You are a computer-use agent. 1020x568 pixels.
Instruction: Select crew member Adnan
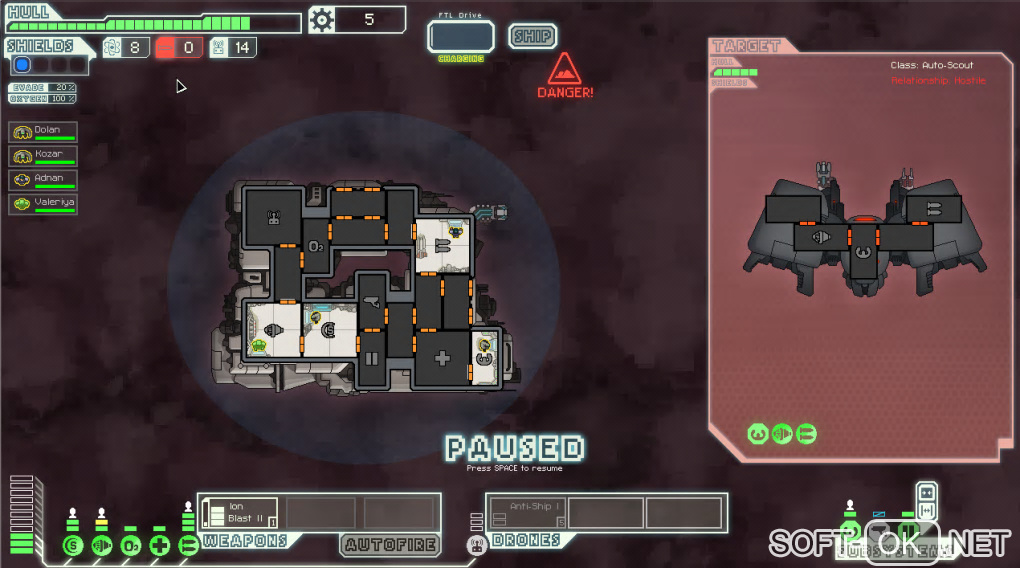pos(43,181)
